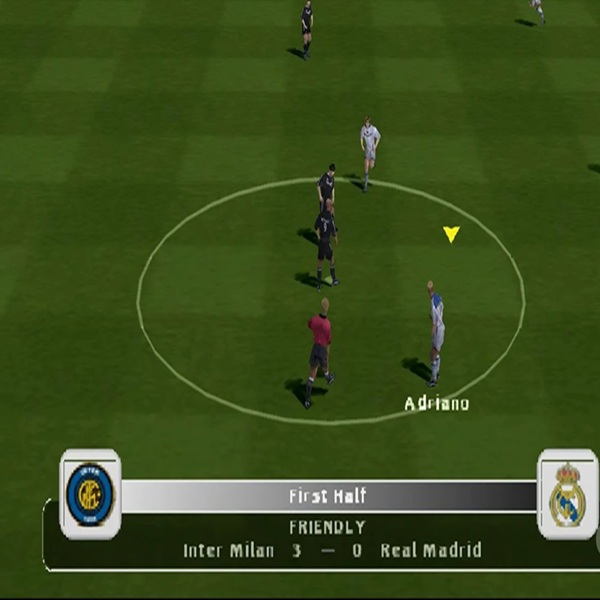This screenshot has width=600, height=600.
Task: Click the yellow active-player arrow marker
Action: point(451,234)
